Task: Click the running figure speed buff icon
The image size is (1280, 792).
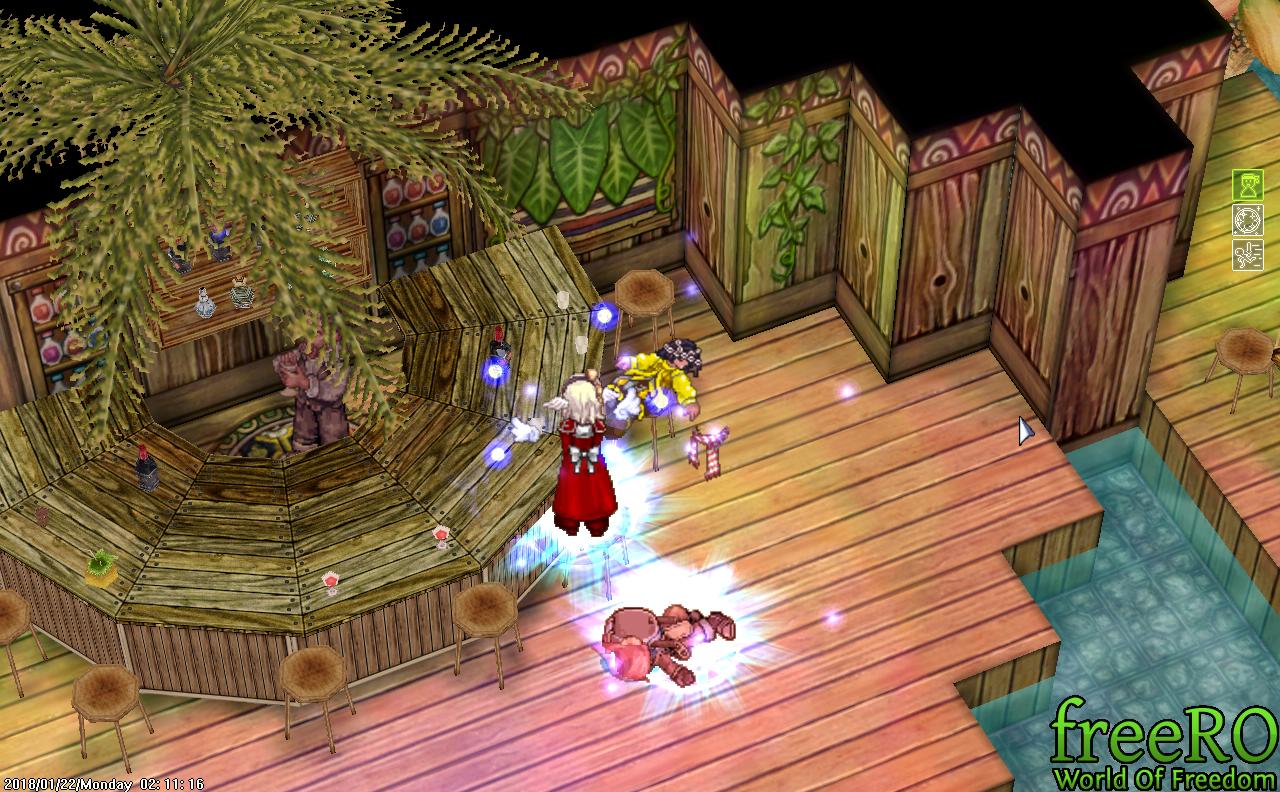Action: [x=1247, y=254]
